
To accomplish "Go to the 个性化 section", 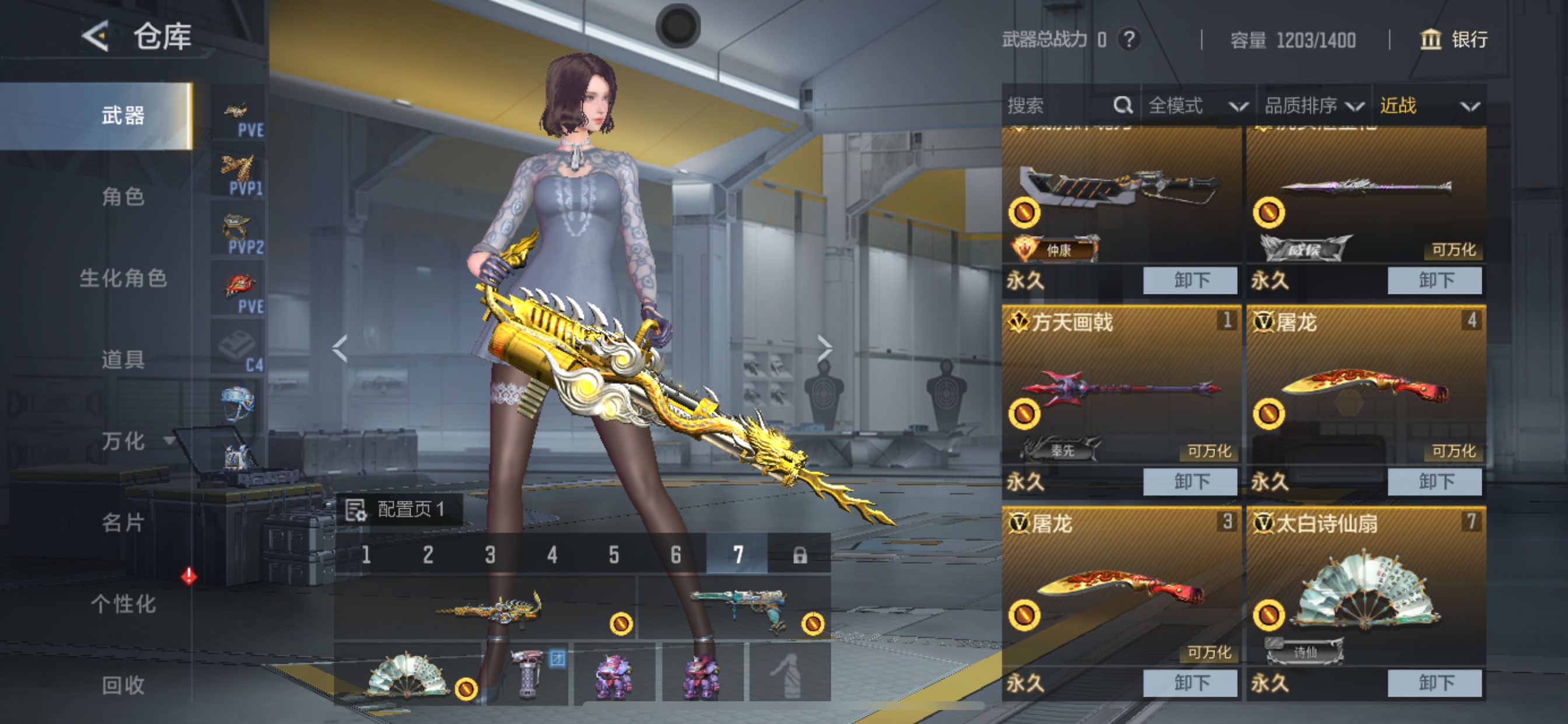I will (x=123, y=603).
